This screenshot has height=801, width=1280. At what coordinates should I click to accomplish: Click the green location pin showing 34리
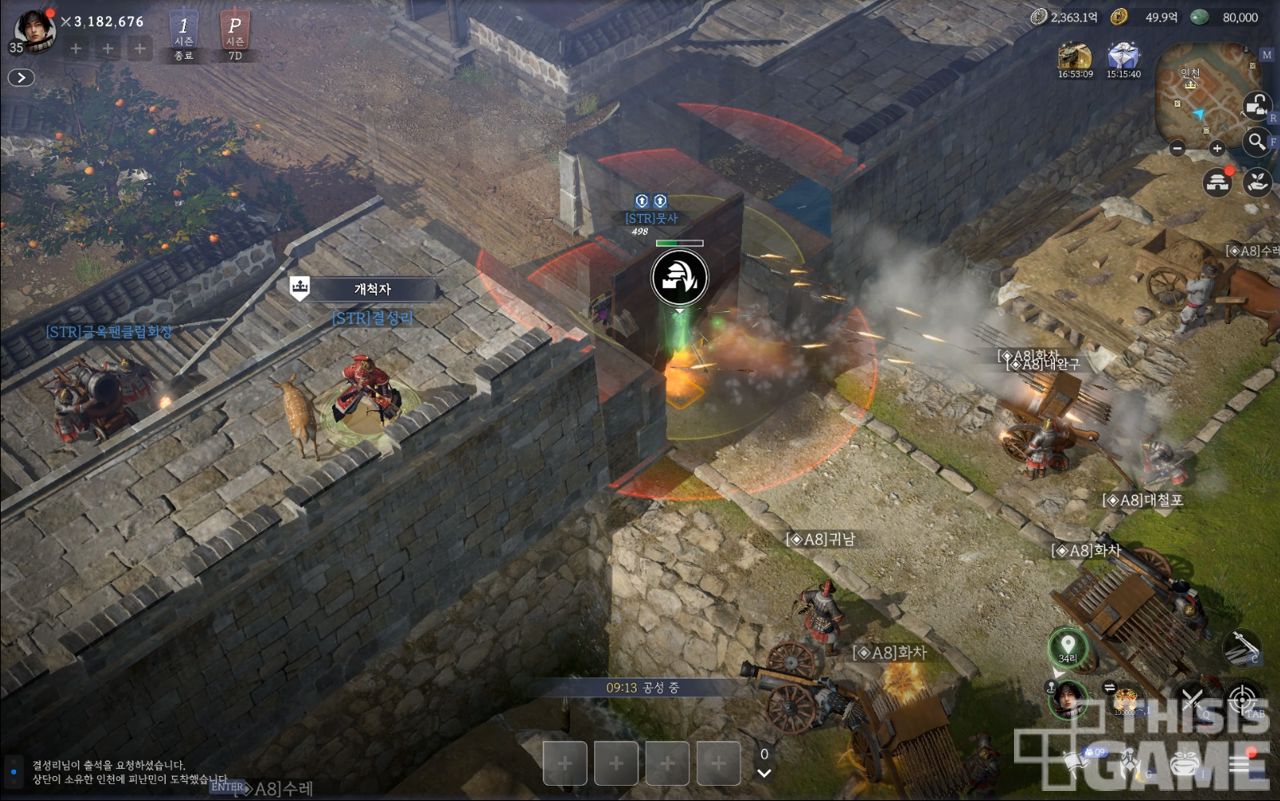(x=1068, y=645)
